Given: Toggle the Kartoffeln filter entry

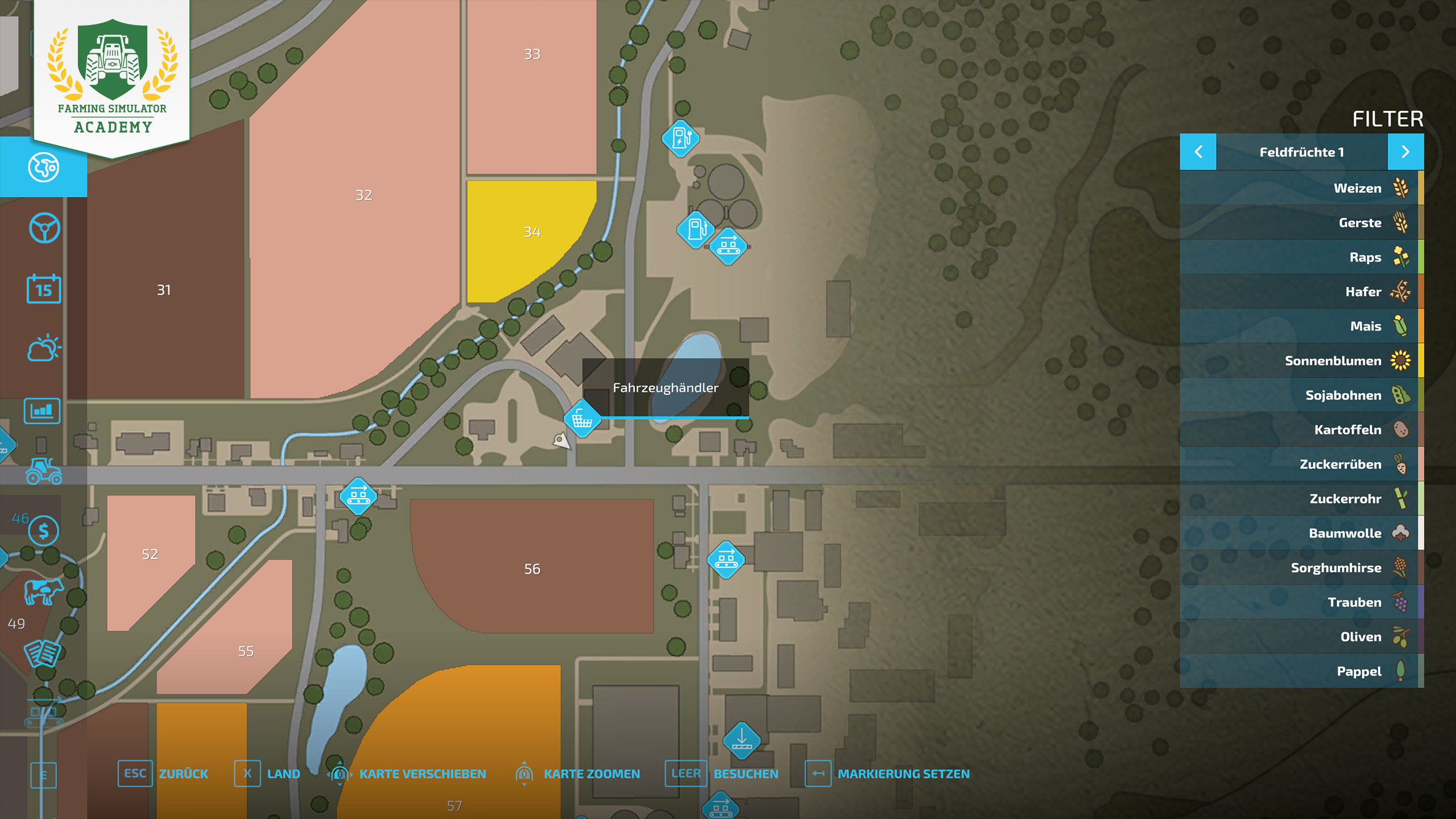Looking at the screenshot, I should coord(1301,430).
